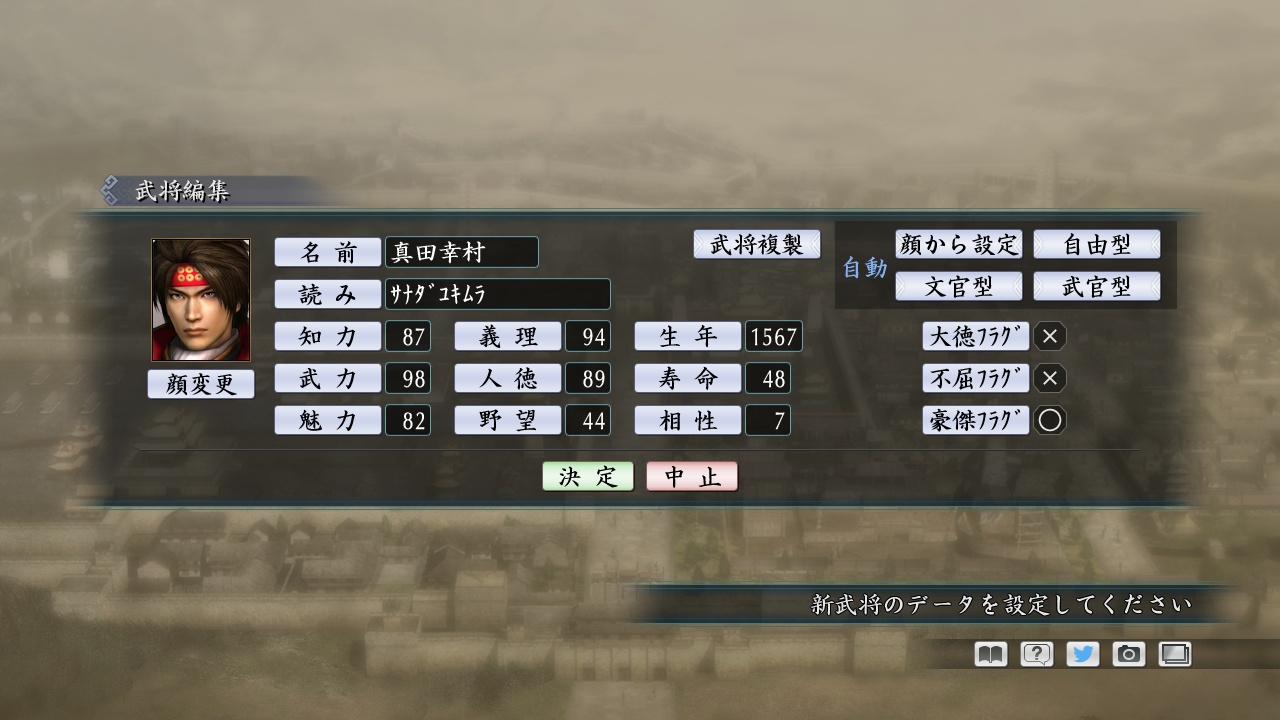Take a screenshot with the camera icon
The height and width of the screenshot is (720, 1280).
click(1128, 653)
